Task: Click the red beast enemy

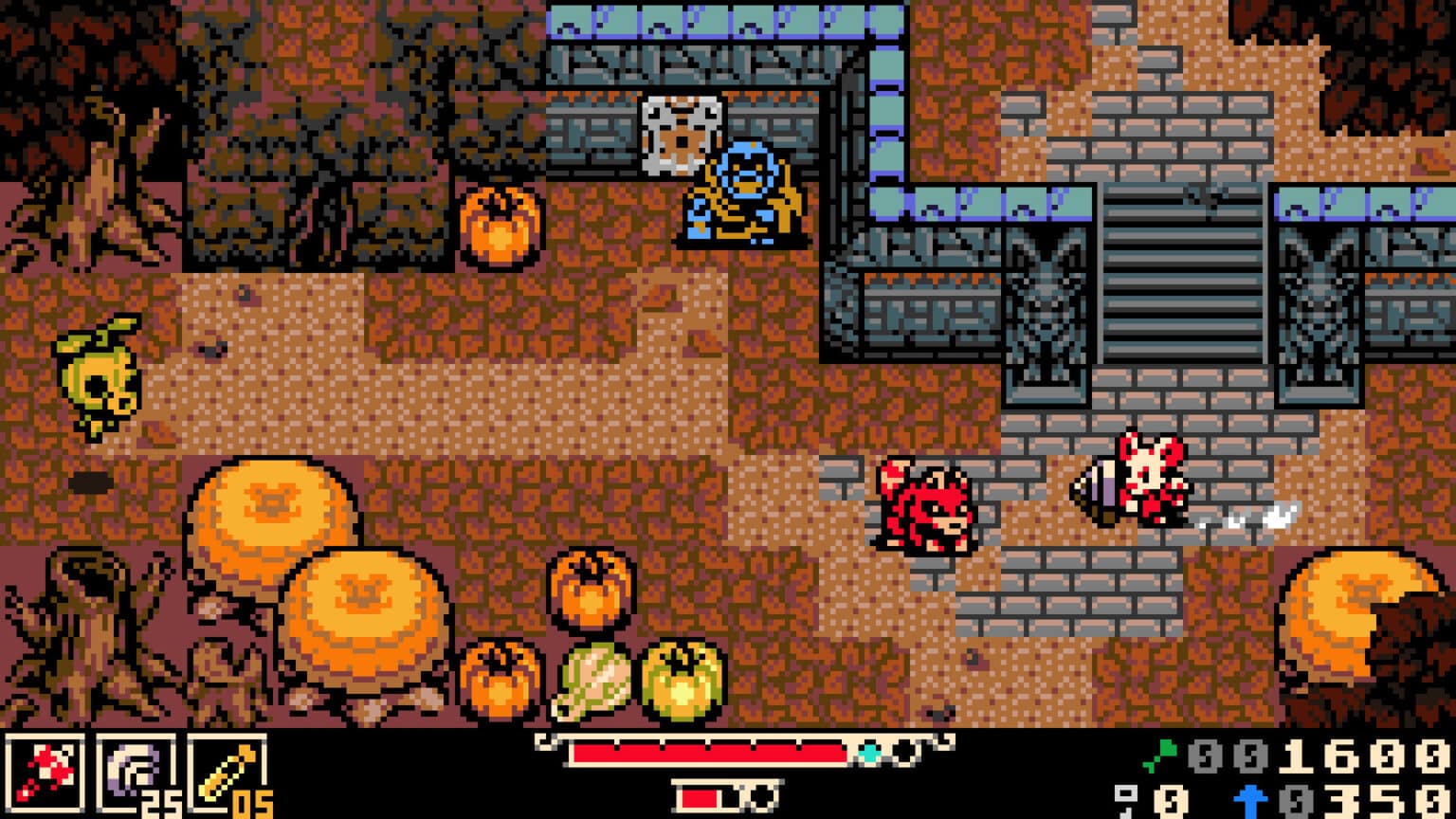Action: (x=924, y=507)
